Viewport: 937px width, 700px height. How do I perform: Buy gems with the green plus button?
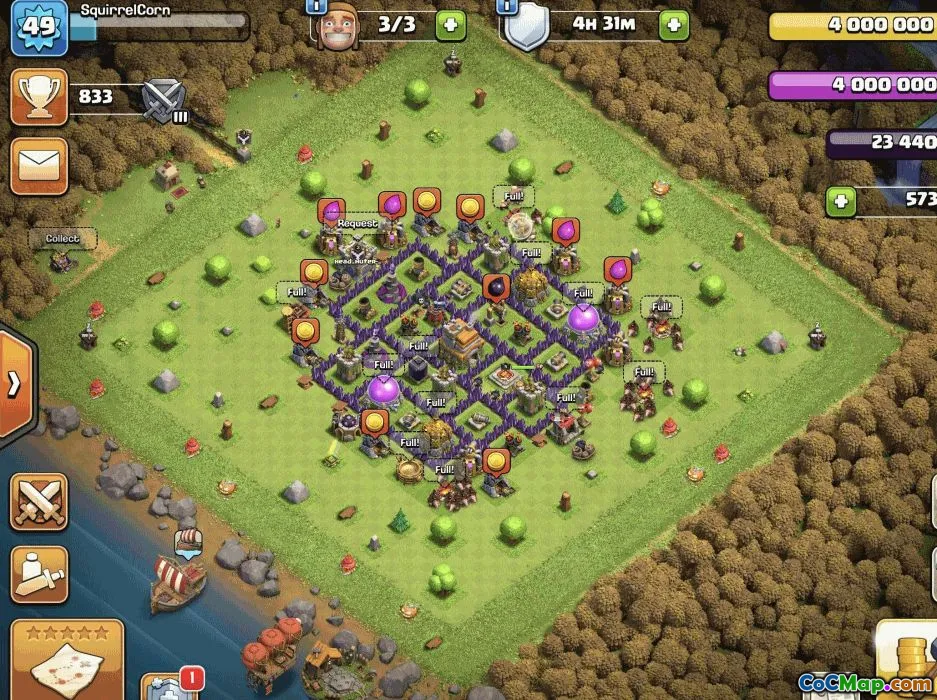tap(841, 203)
